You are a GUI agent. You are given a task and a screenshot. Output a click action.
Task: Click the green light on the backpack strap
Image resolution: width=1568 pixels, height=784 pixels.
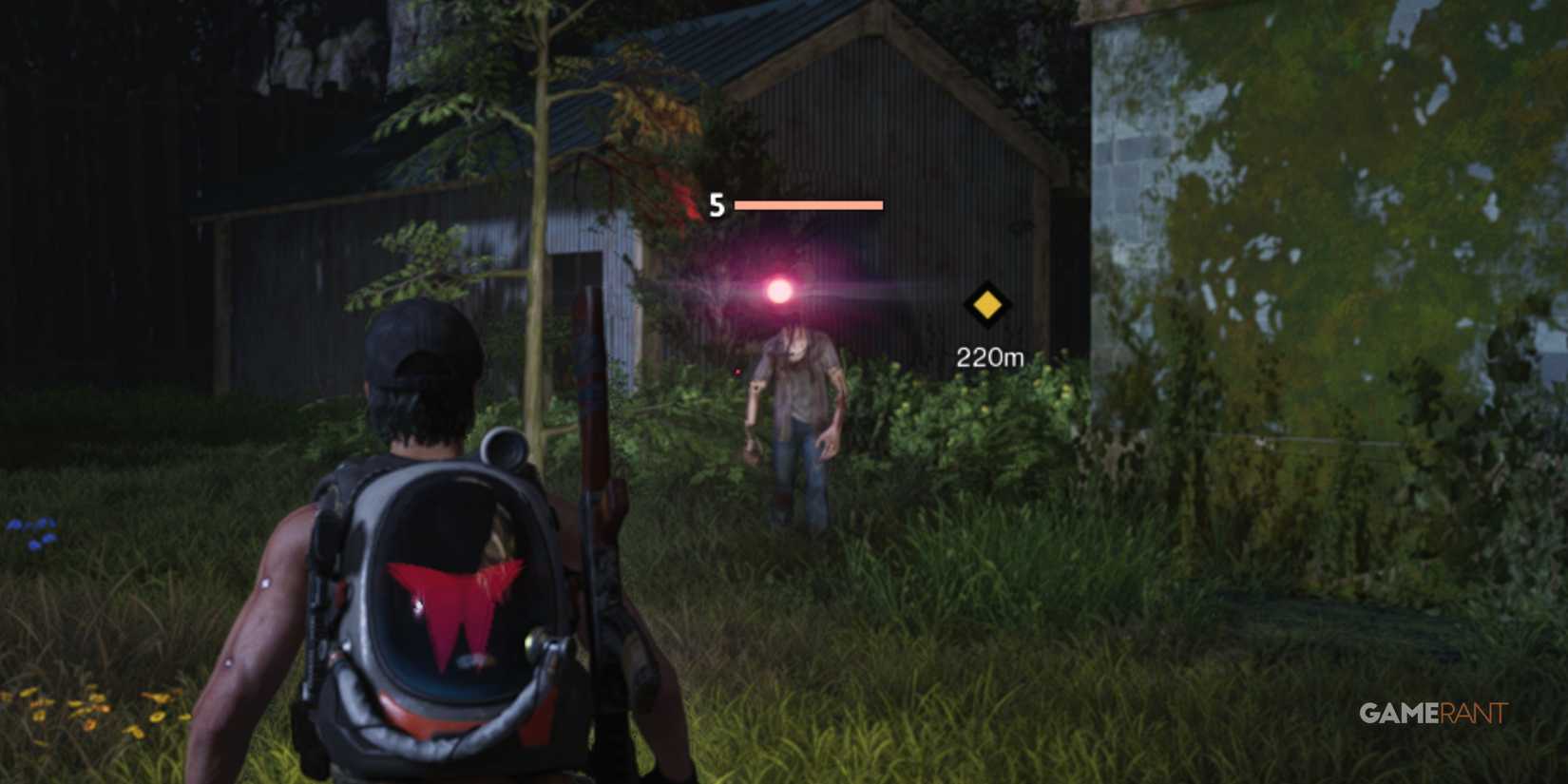530,643
